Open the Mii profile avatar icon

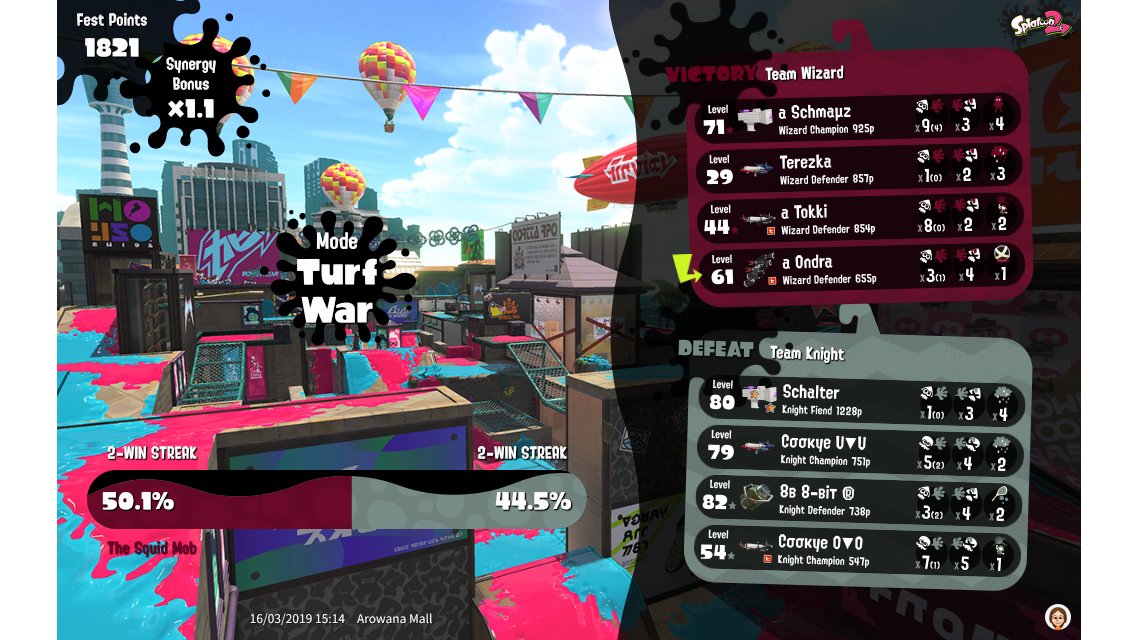pyautogui.click(x=1056, y=615)
